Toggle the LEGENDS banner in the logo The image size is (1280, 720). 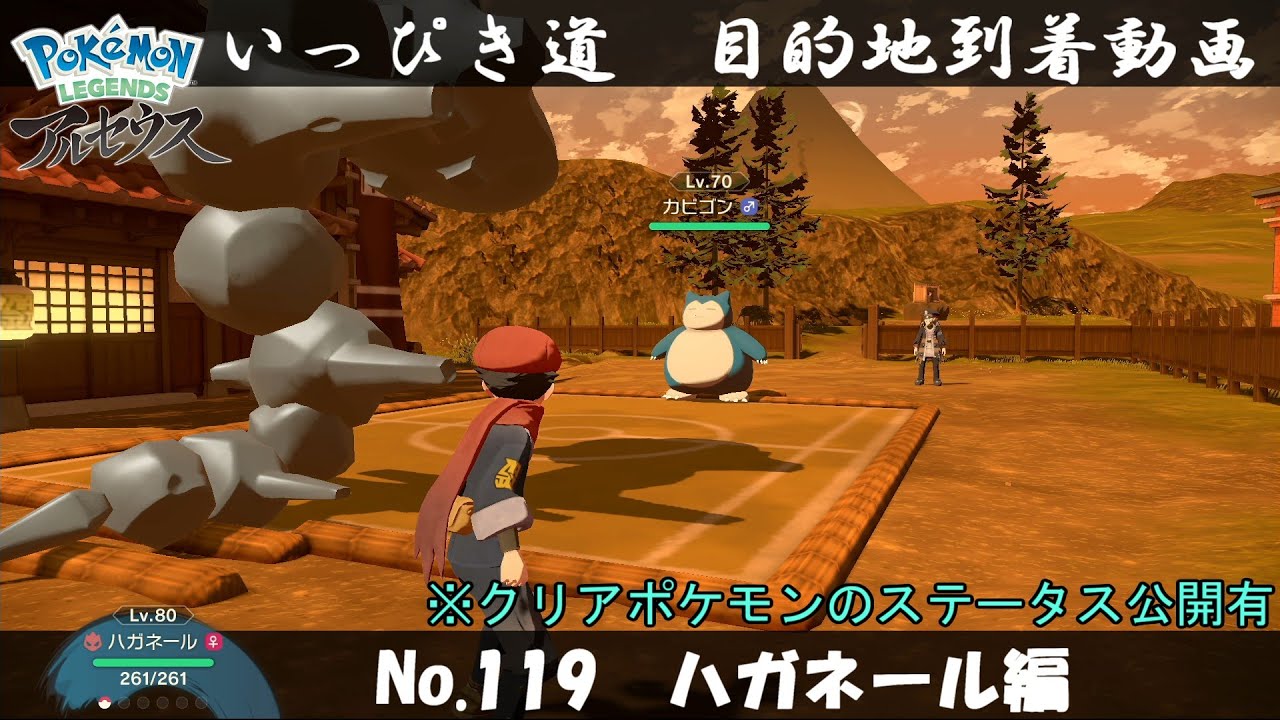pos(103,94)
